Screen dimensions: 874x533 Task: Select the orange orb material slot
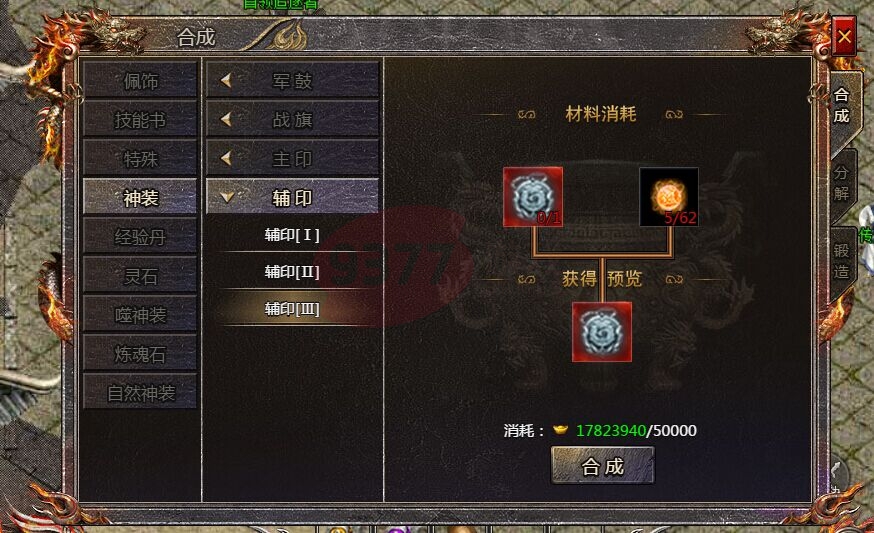click(x=669, y=197)
